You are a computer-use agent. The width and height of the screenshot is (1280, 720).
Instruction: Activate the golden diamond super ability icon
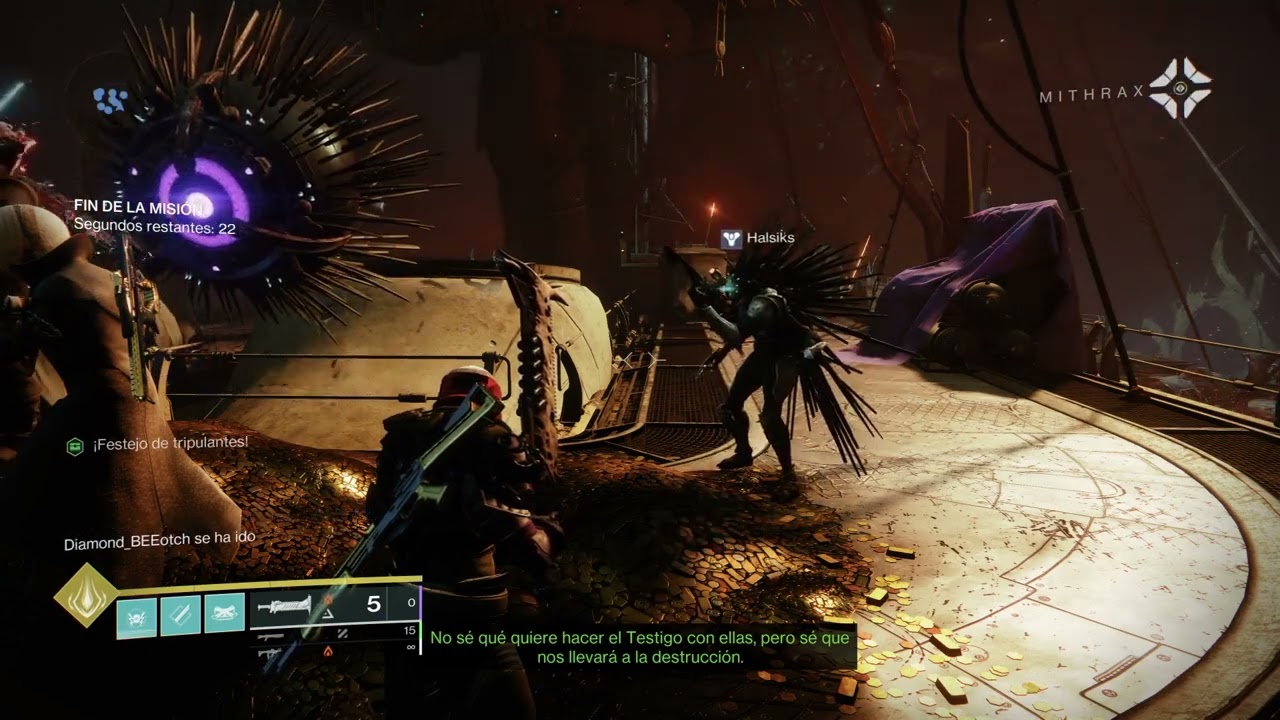(84, 594)
